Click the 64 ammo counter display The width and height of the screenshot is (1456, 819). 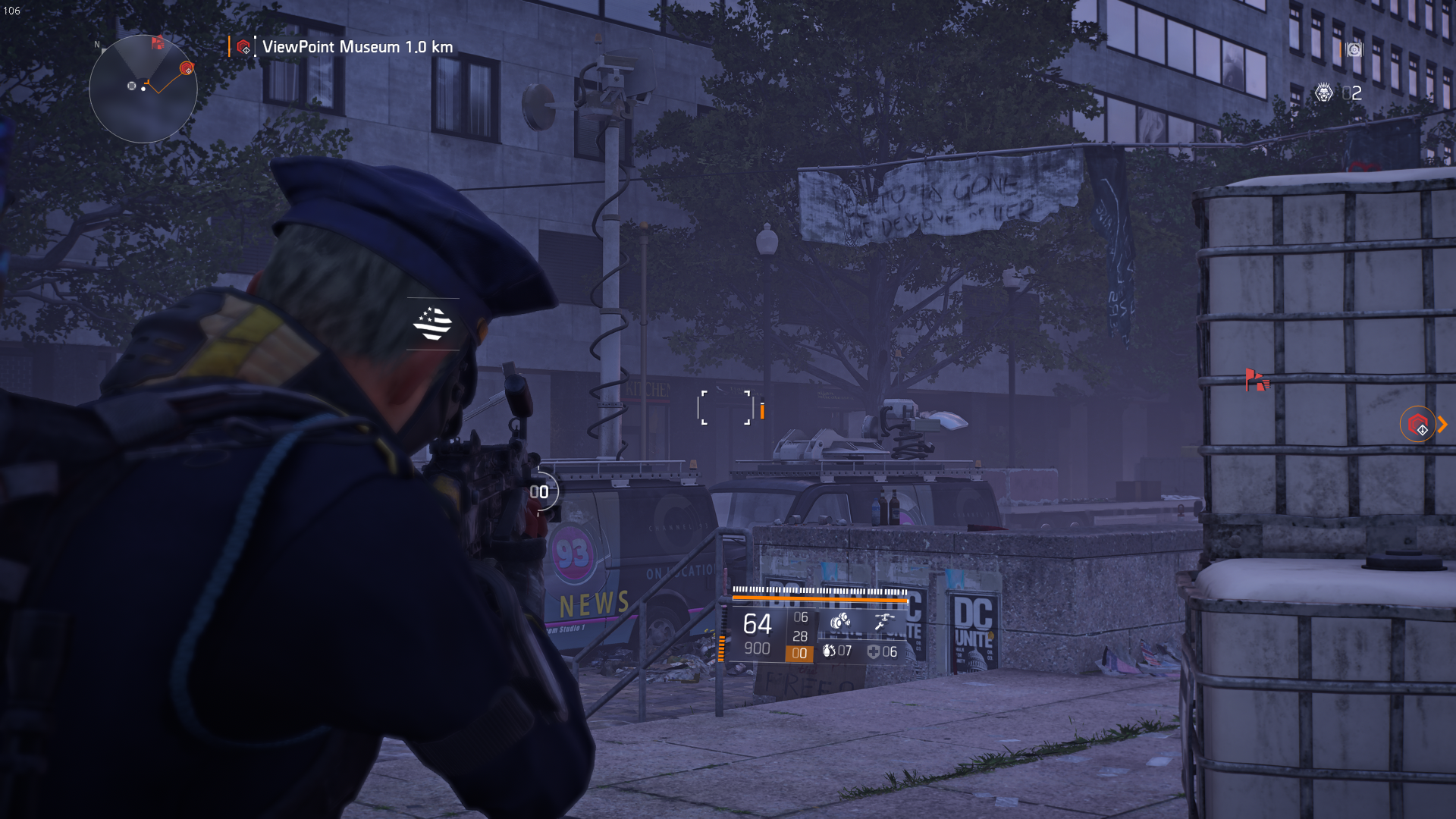tap(756, 623)
